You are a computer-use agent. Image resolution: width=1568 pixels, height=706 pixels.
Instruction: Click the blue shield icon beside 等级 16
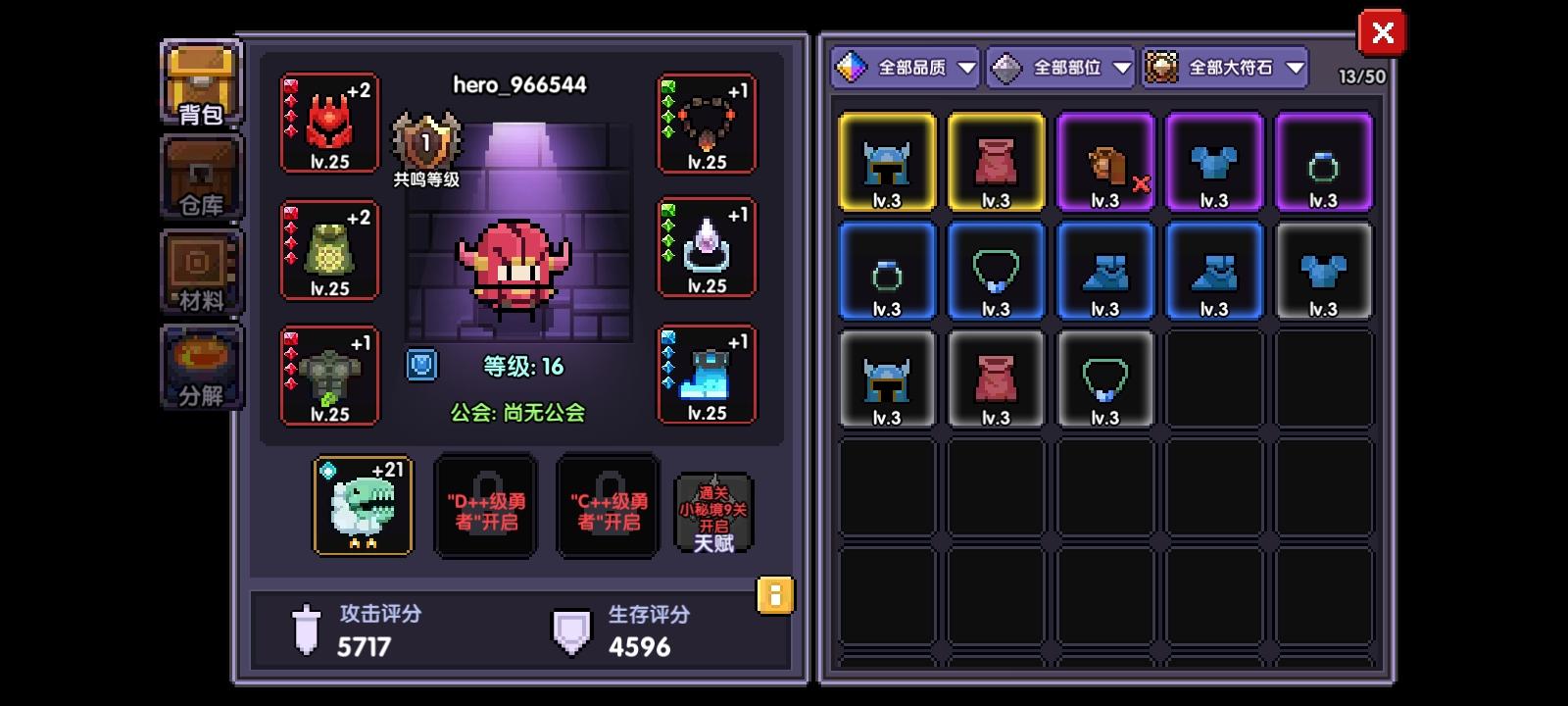(421, 365)
